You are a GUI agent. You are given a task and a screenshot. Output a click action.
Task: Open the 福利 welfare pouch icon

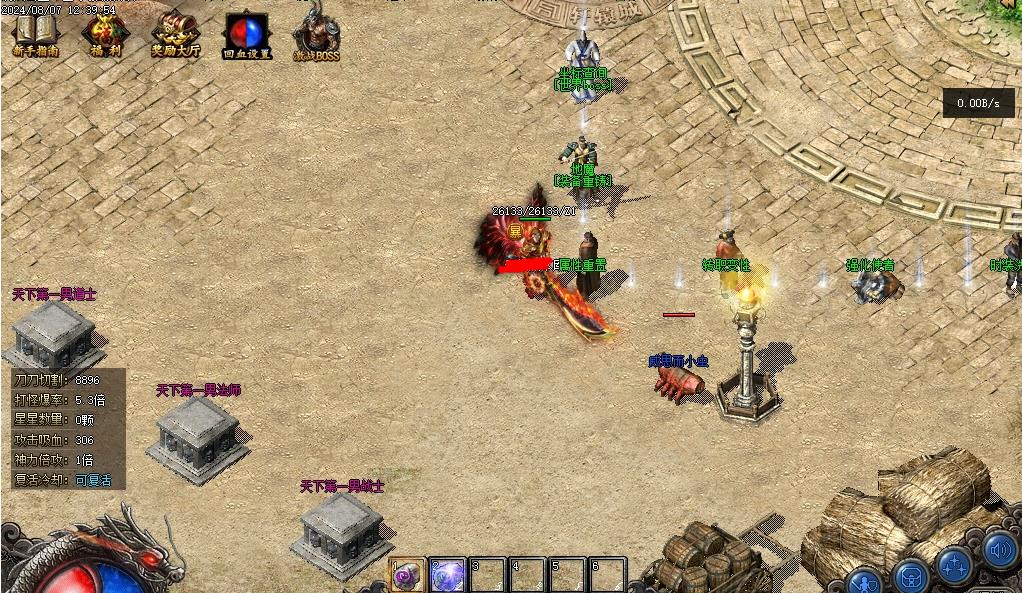tap(105, 35)
